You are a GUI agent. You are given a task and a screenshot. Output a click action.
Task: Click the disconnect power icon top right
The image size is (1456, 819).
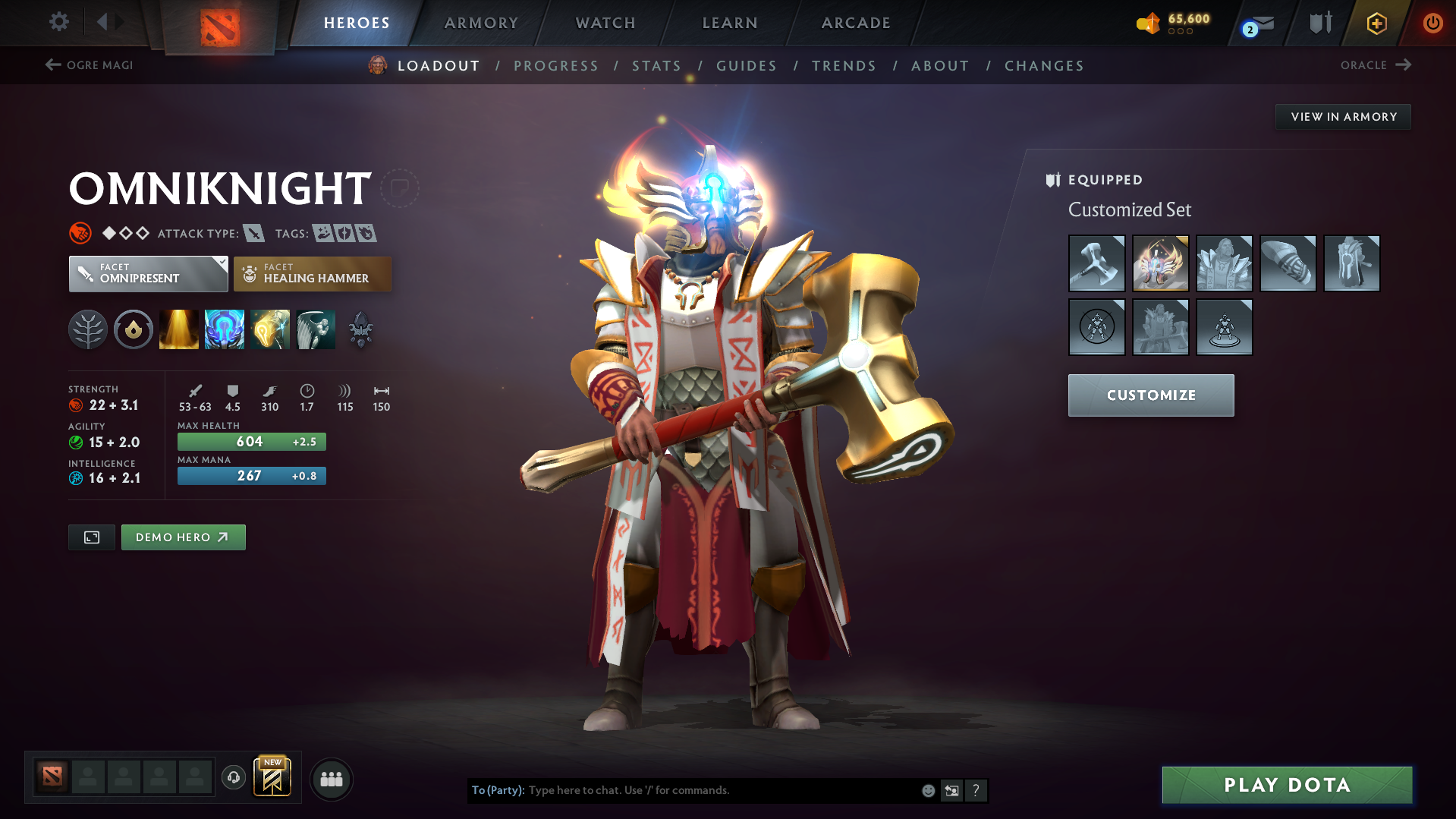(x=1432, y=23)
